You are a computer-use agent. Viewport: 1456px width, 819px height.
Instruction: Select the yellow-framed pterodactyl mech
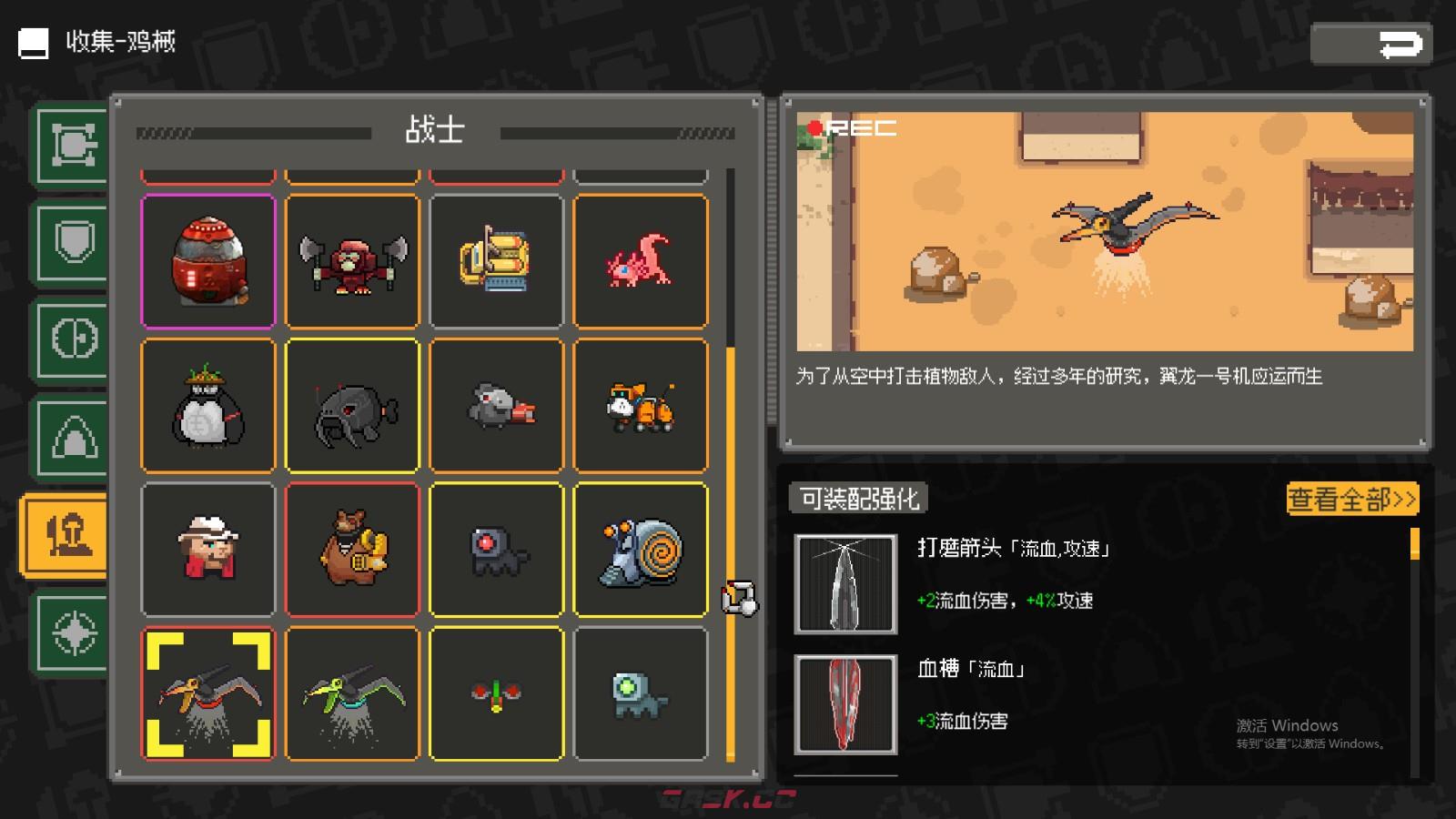(x=207, y=693)
